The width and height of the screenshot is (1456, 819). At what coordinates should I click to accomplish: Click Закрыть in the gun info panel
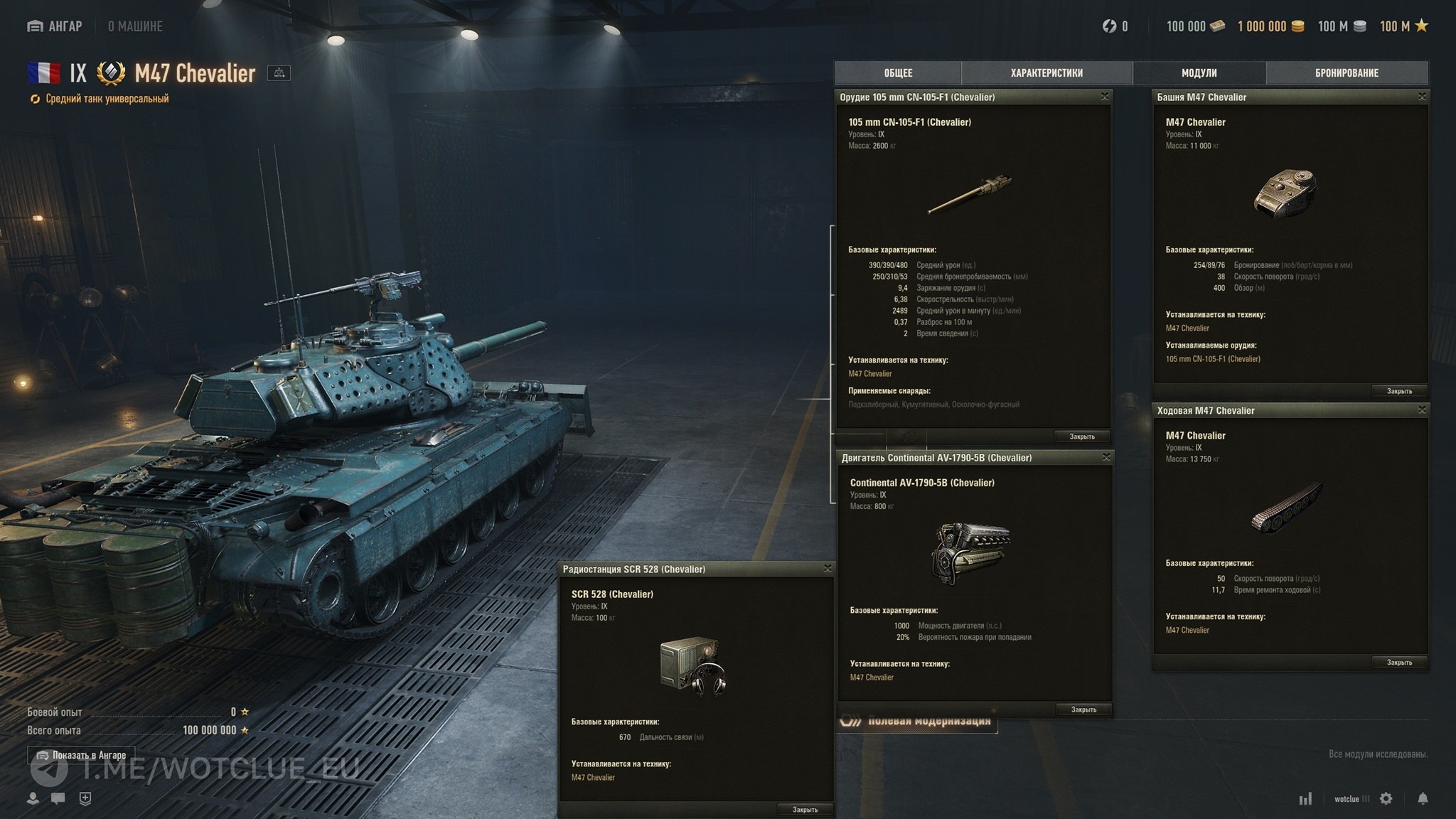pos(1082,437)
